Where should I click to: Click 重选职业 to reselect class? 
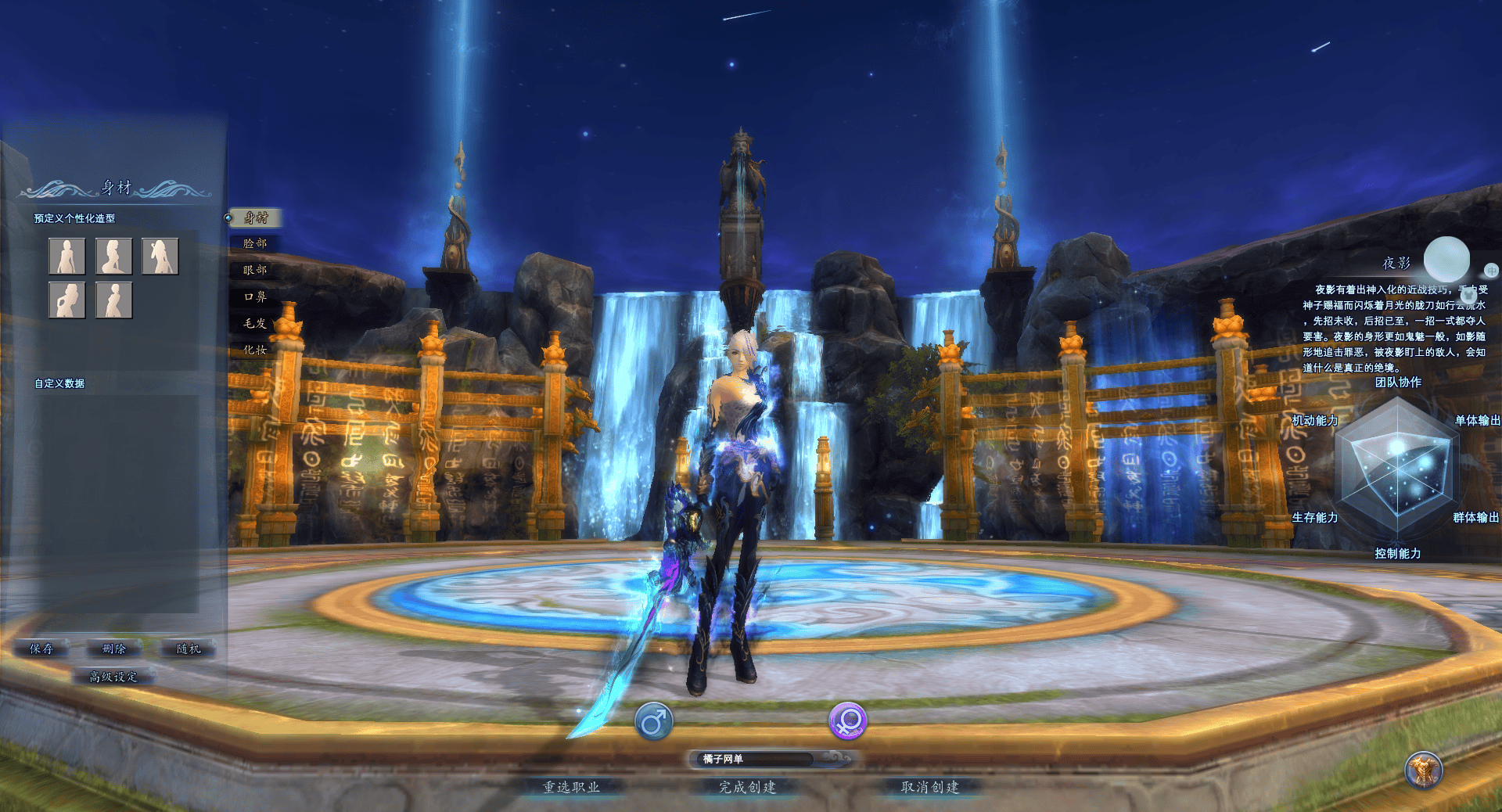click(x=572, y=787)
